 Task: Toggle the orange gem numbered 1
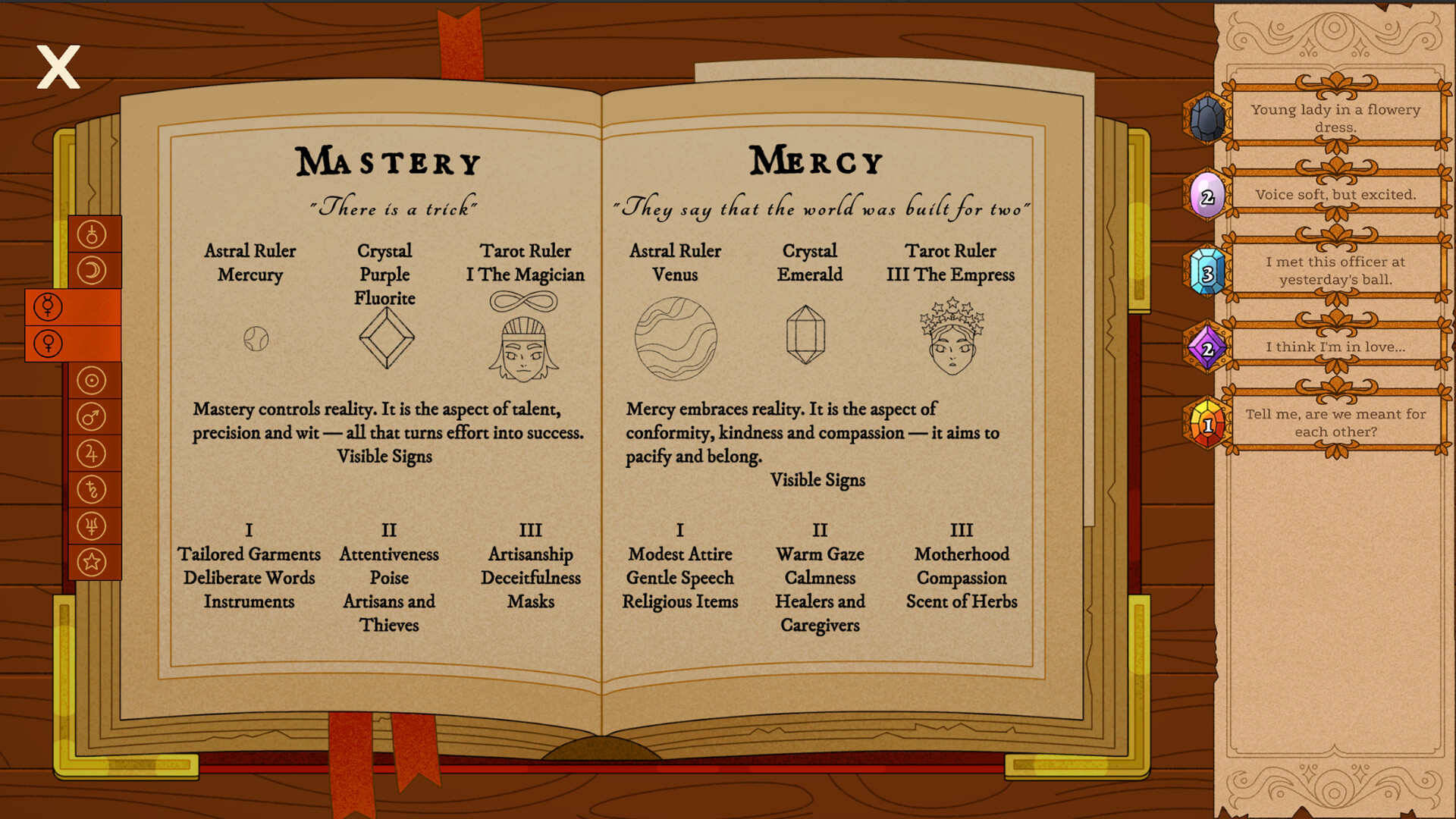1206,423
